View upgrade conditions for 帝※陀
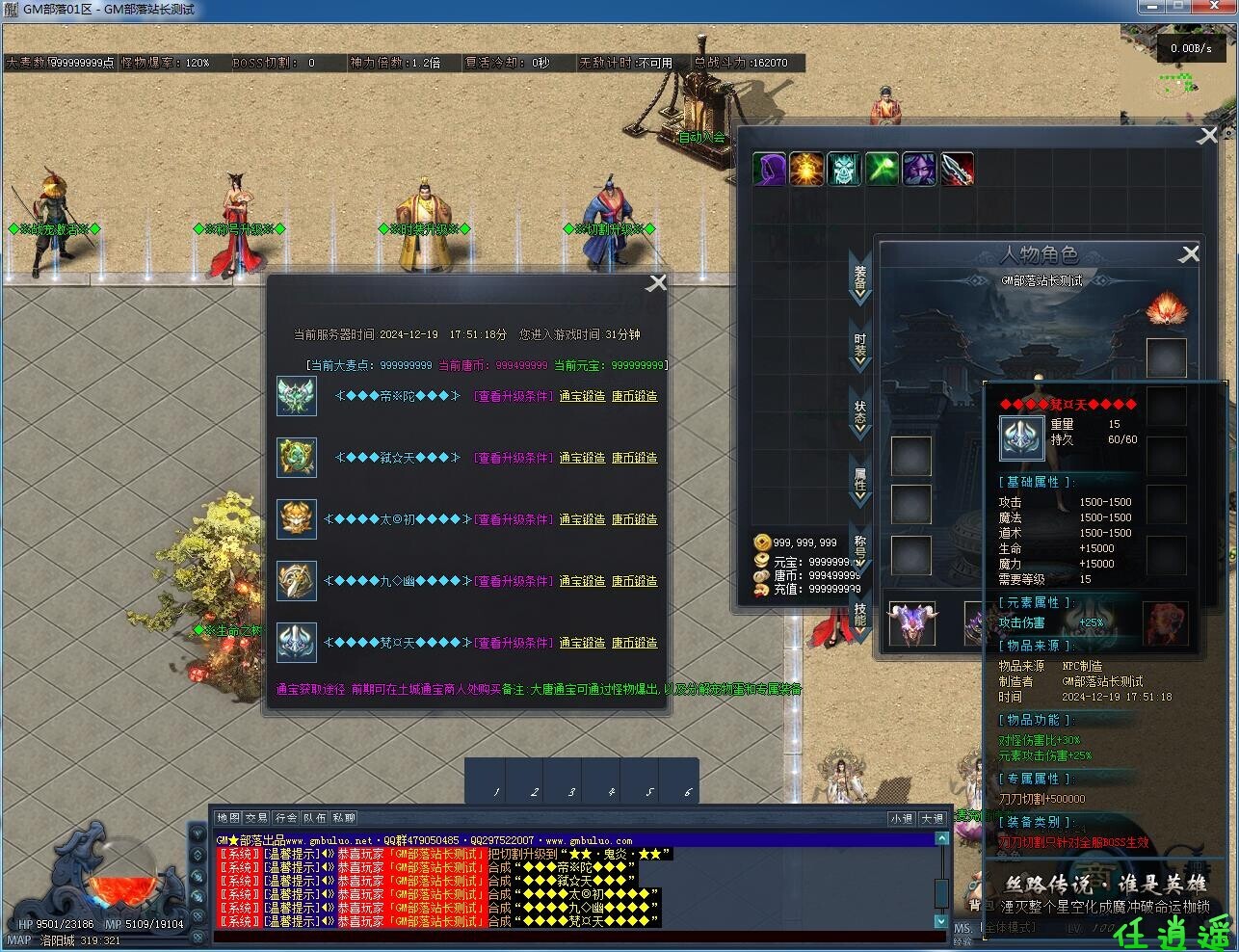The width and height of the screenshot is (1239, 952). 514,396
